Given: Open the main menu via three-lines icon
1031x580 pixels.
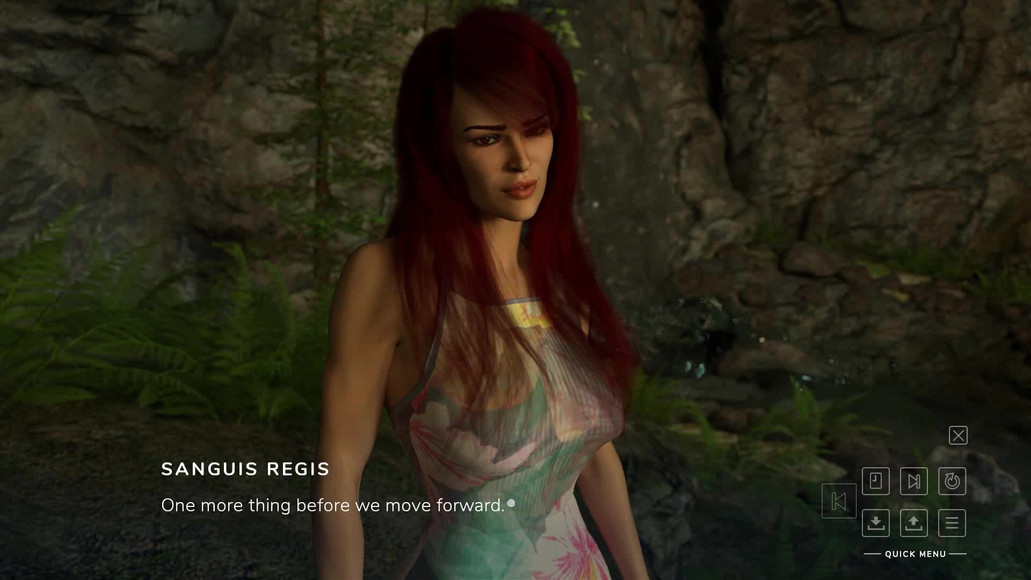Looking at the screenshot, I should click(952, 522).
